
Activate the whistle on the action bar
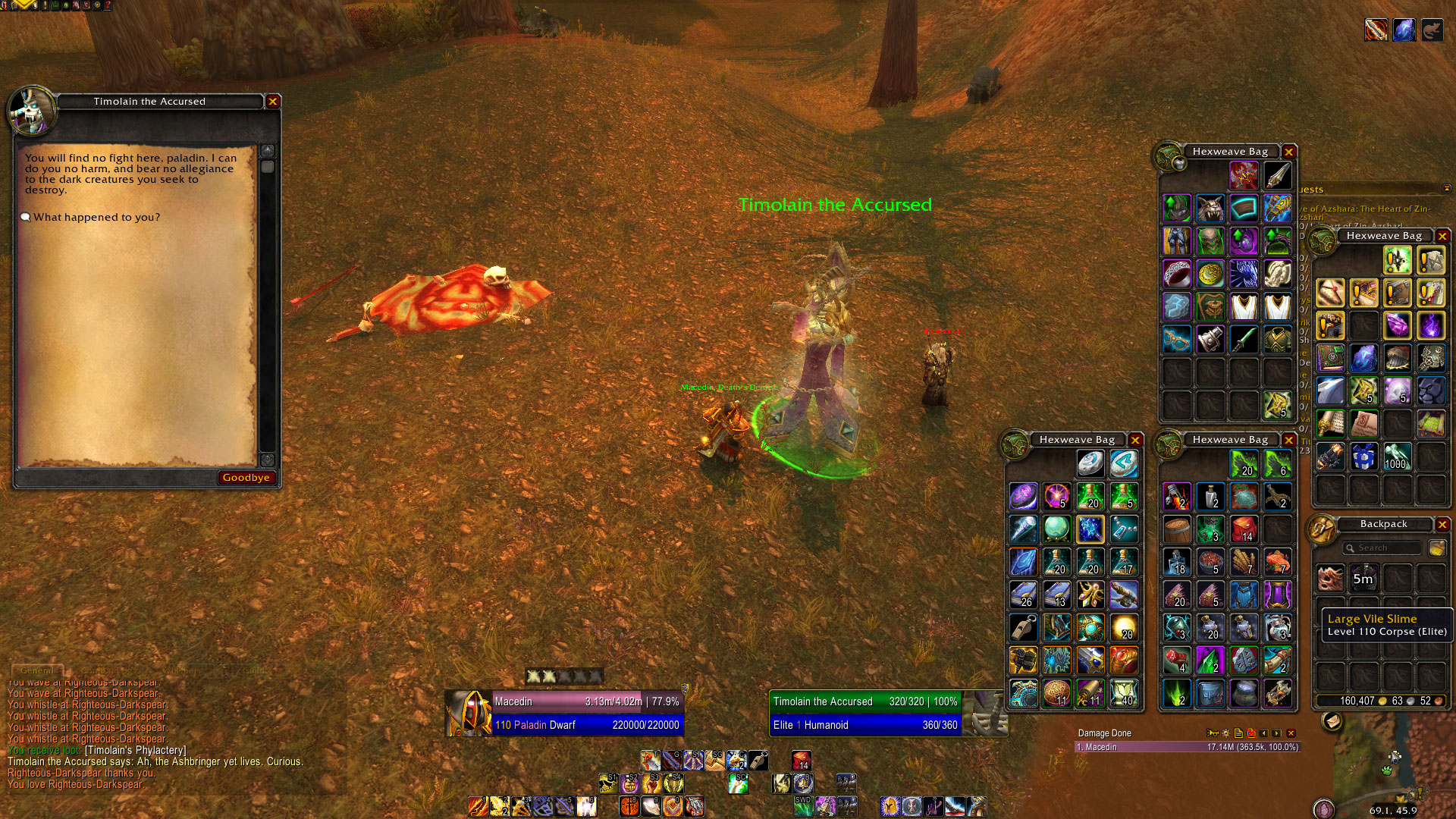(x=758, y=760)
